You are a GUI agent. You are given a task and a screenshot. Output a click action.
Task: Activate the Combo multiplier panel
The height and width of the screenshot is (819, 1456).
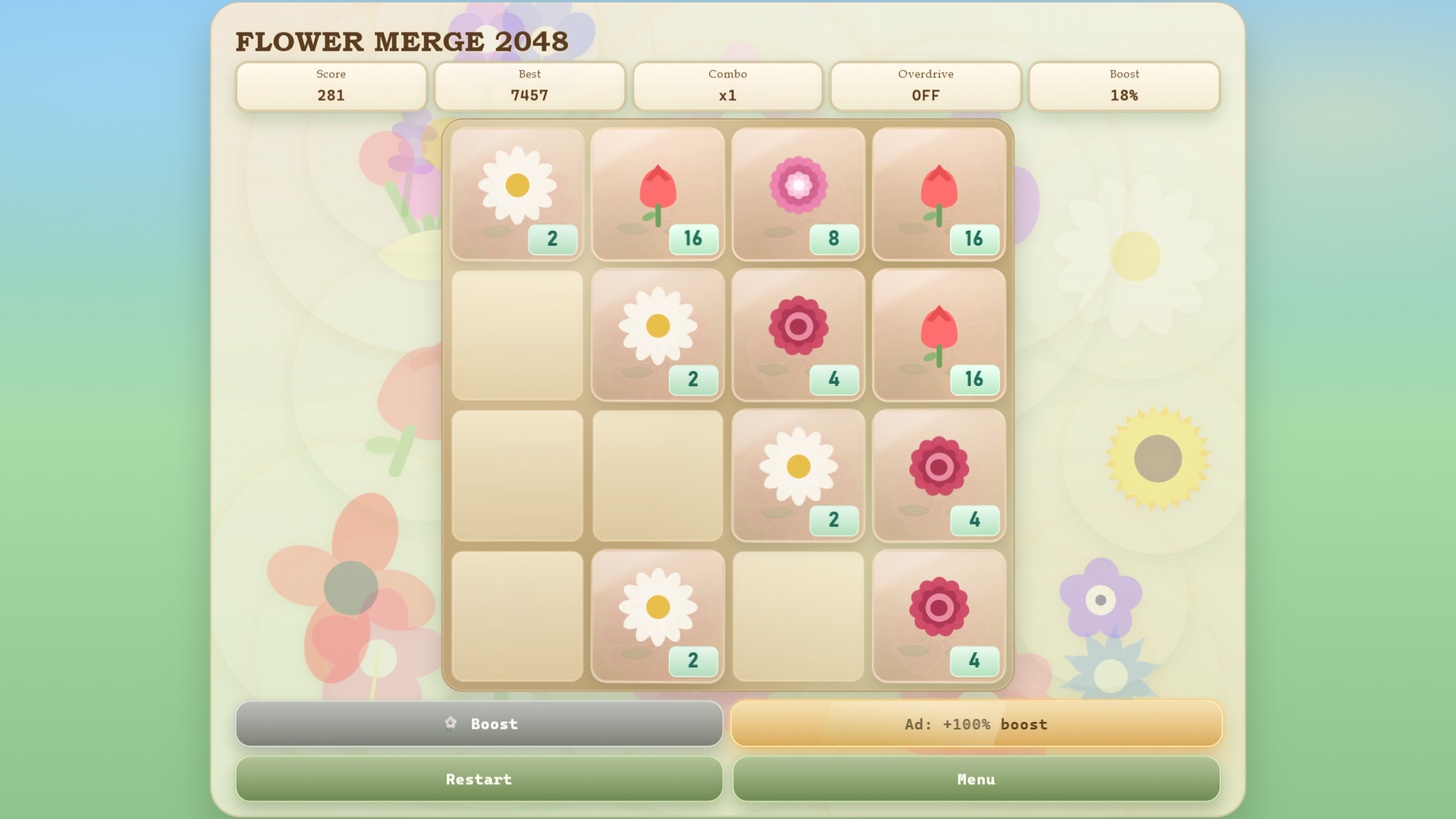[727, 86]
